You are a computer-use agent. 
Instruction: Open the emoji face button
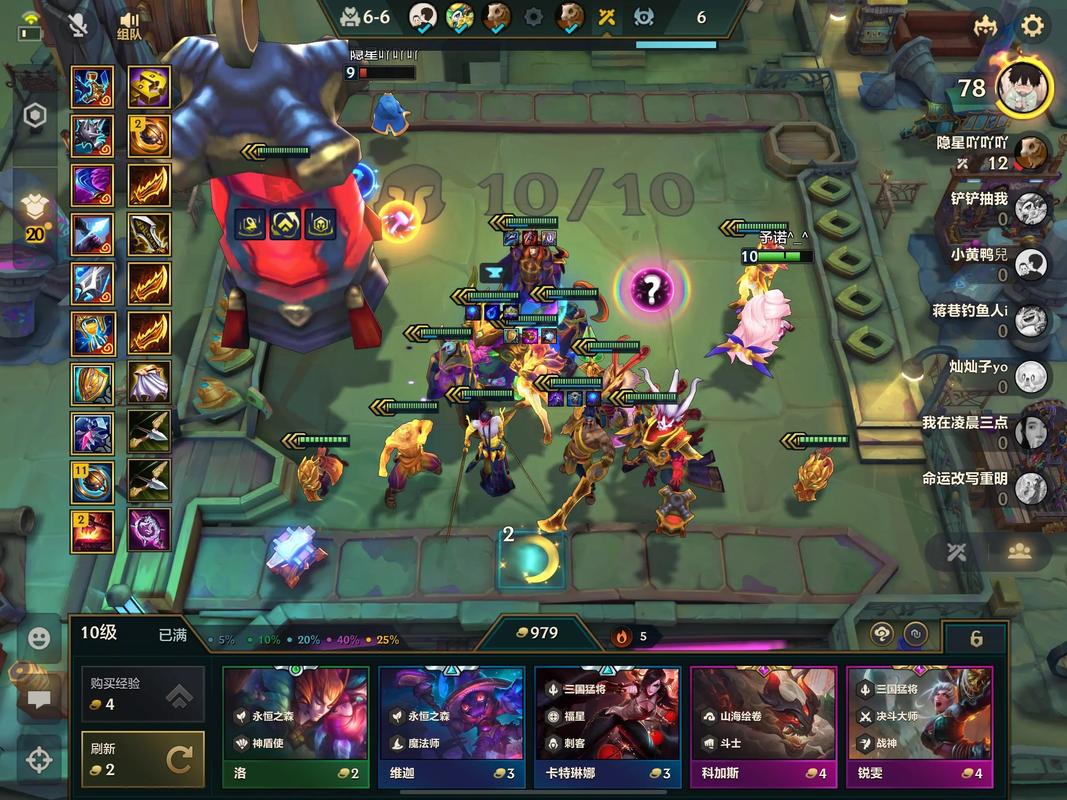[x=39, y=638]
